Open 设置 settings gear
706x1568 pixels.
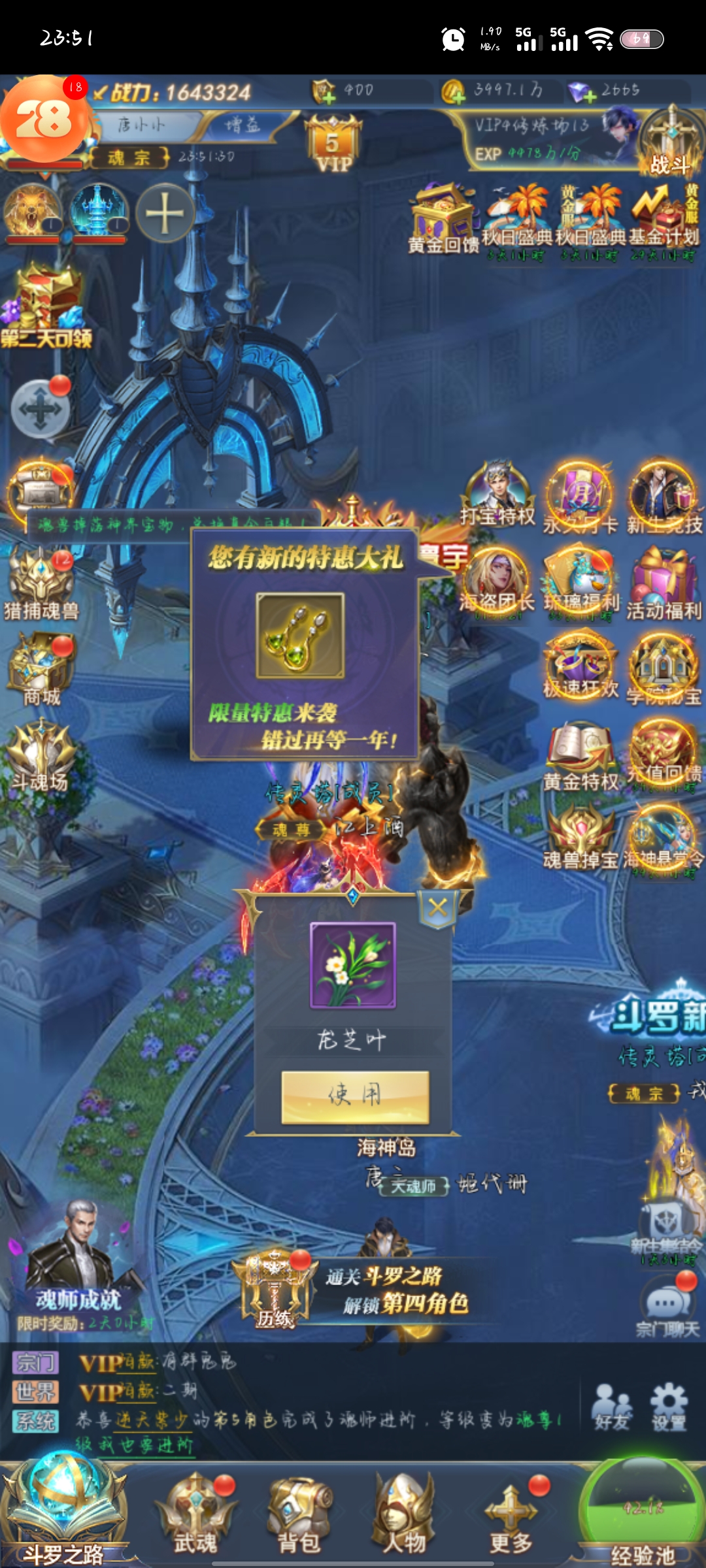668,1408
